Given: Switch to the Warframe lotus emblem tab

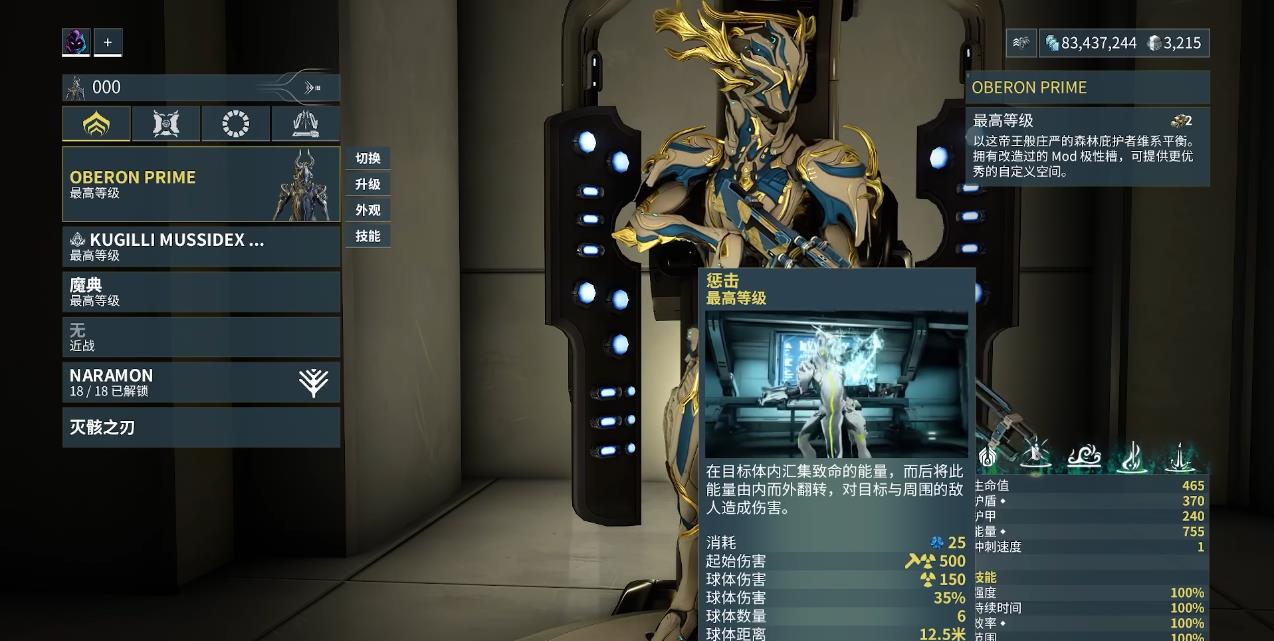Looking at the screenshot, I should (96, 124).
